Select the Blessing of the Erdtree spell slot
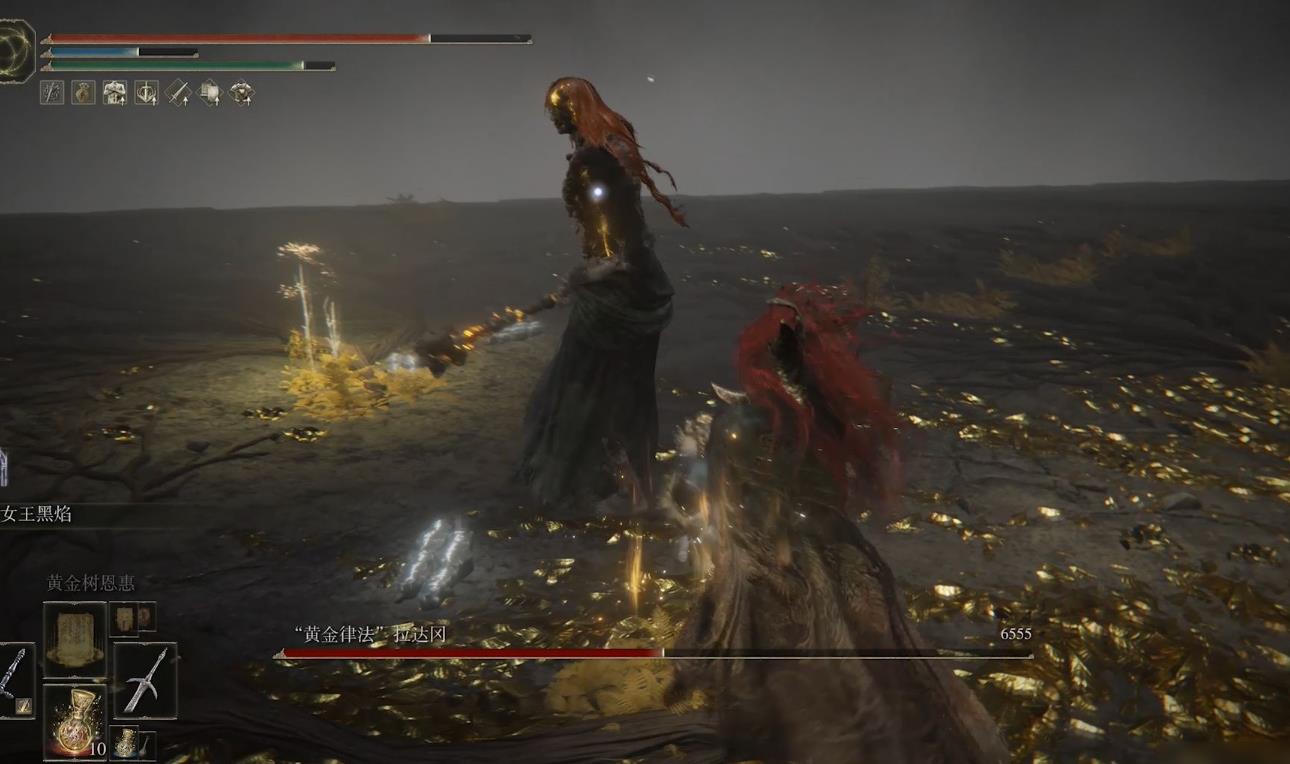The image size is (1290, 764). tap(74, 638)
